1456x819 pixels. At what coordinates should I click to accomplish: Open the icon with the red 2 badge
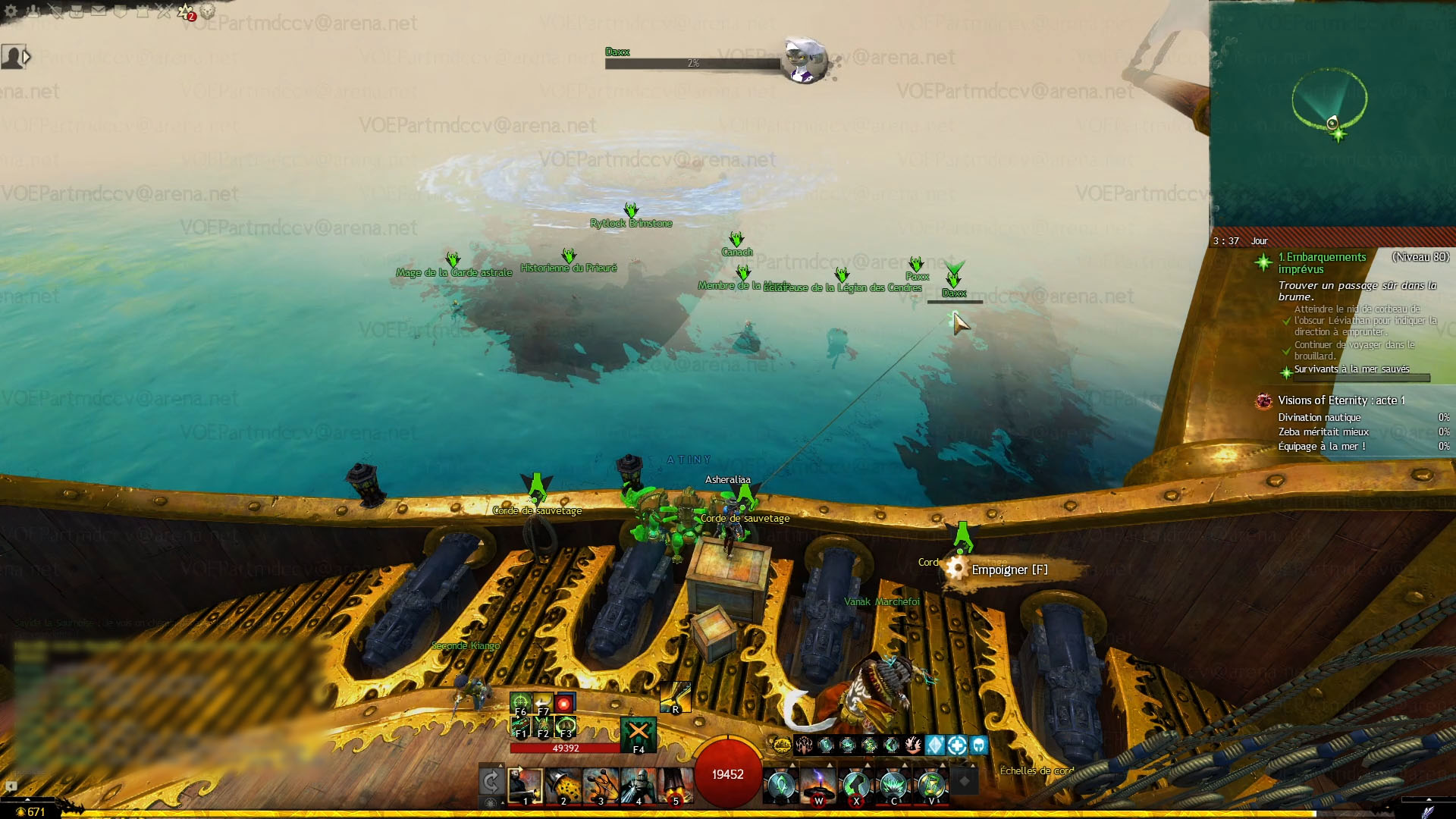pyautogui.click(x=186, y=12)
